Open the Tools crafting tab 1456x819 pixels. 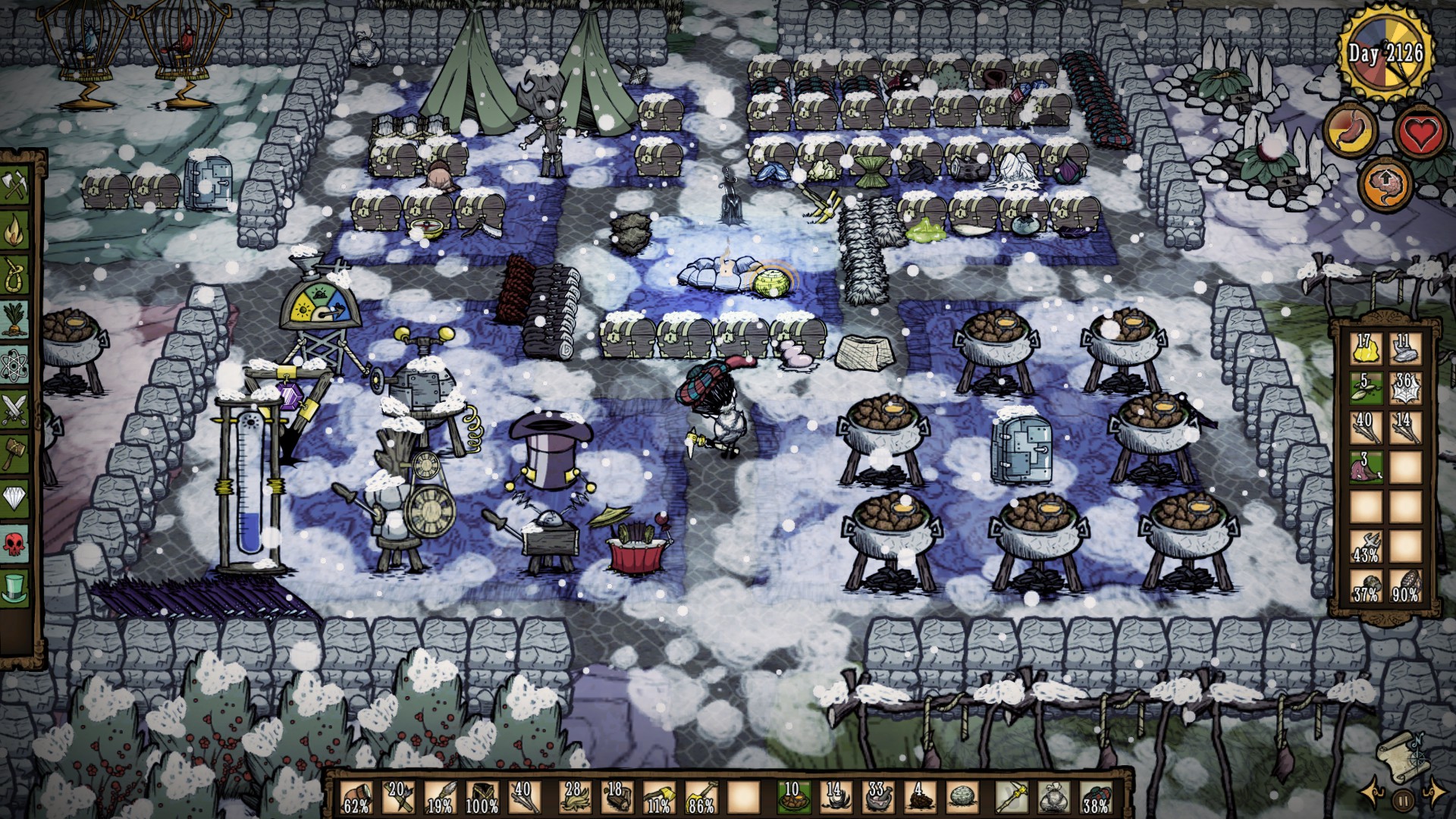(15, 185)
